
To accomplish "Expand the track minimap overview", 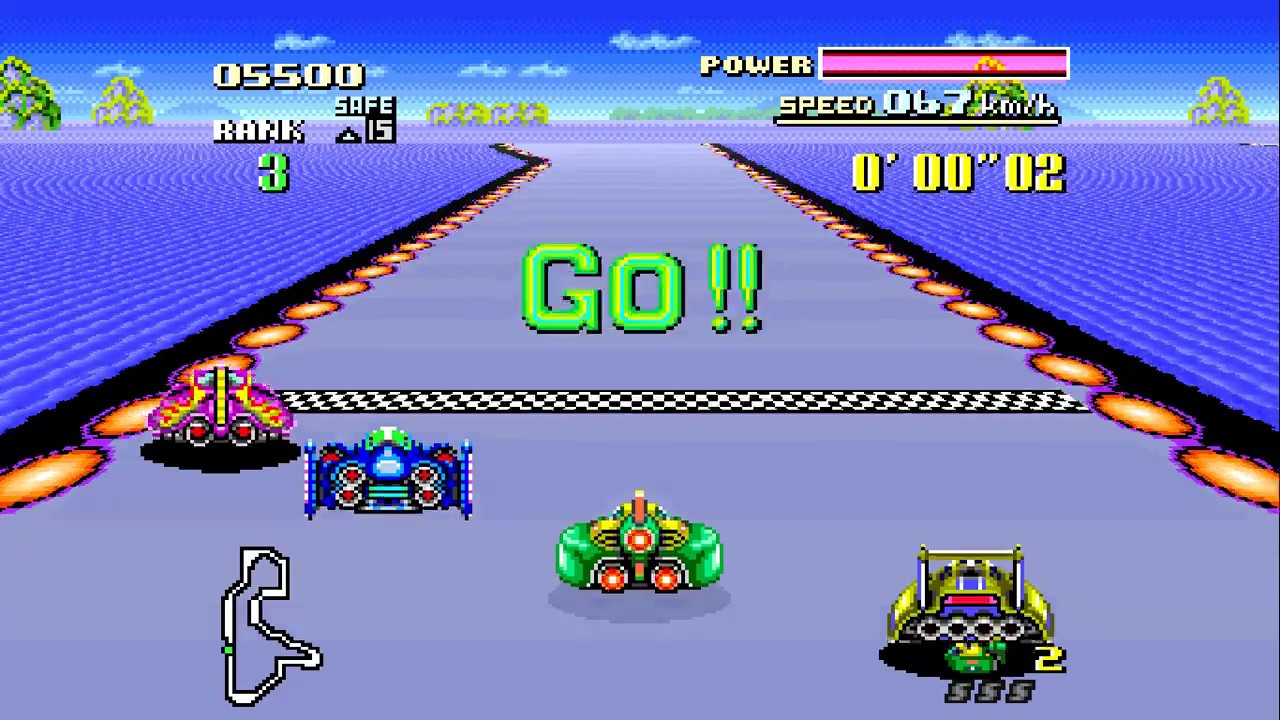I will (x=268, y=620).
